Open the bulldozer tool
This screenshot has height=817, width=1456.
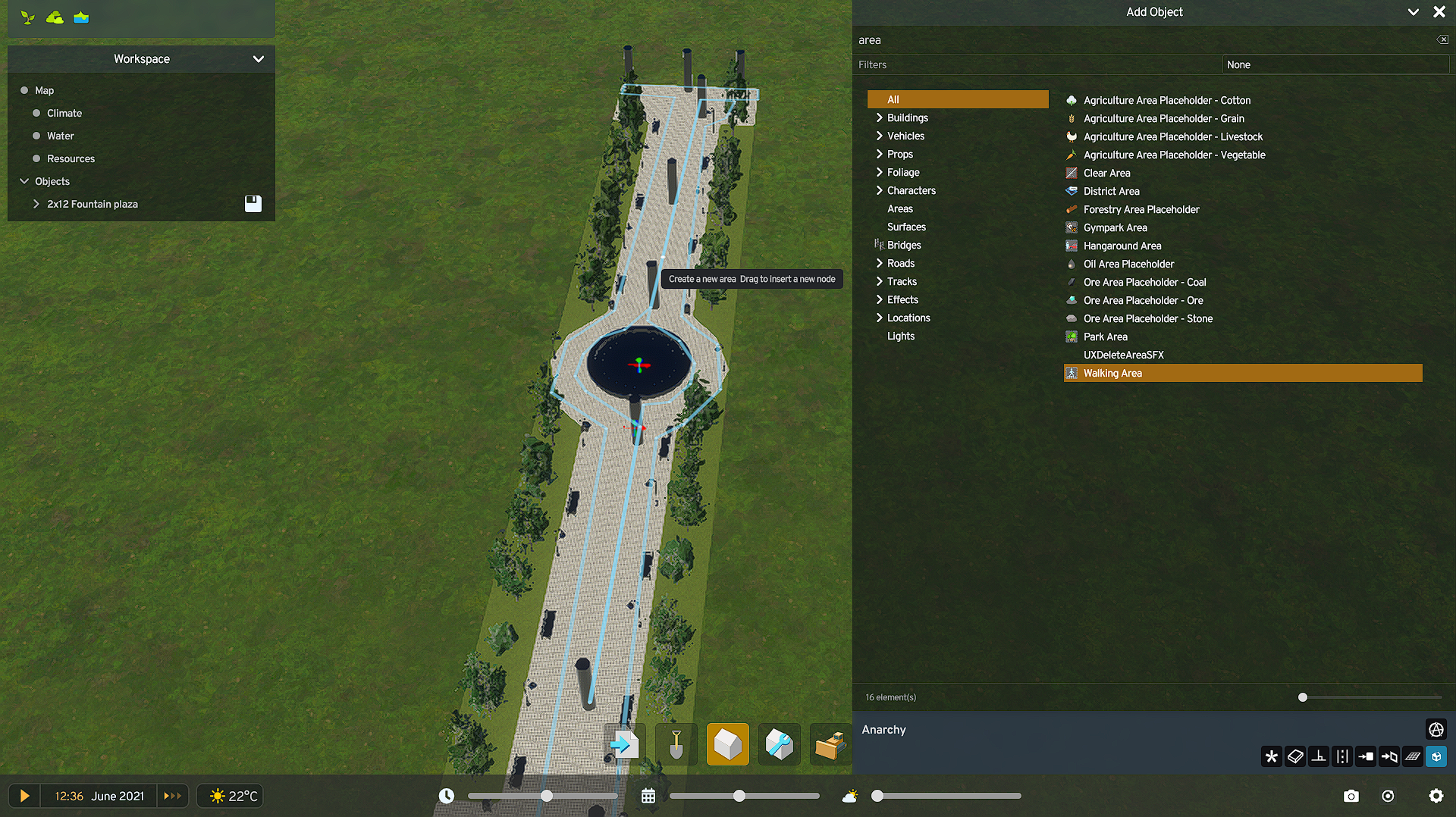click(x=830, y=744)
